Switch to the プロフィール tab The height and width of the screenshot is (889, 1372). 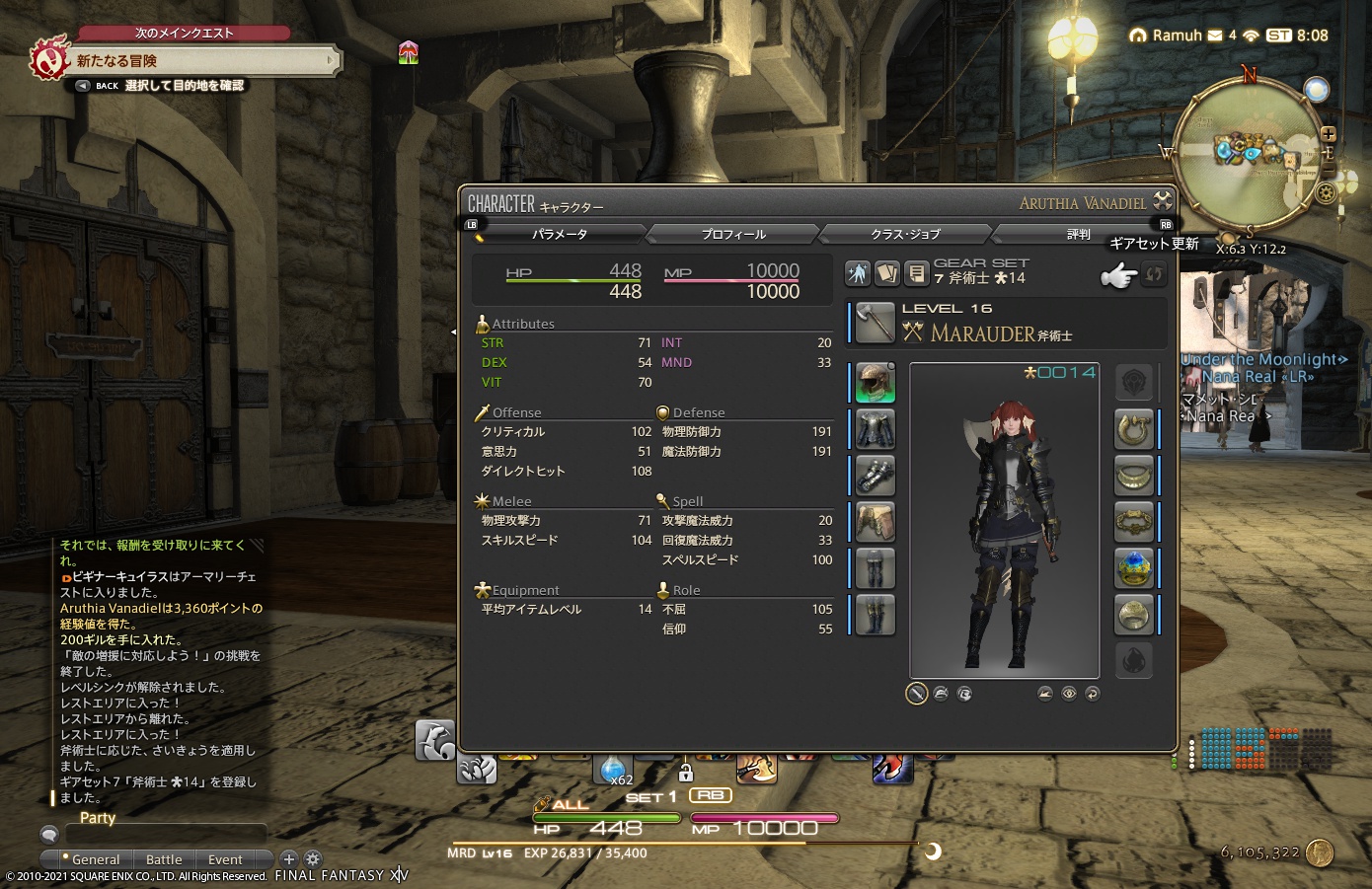[x=732, y=234]
